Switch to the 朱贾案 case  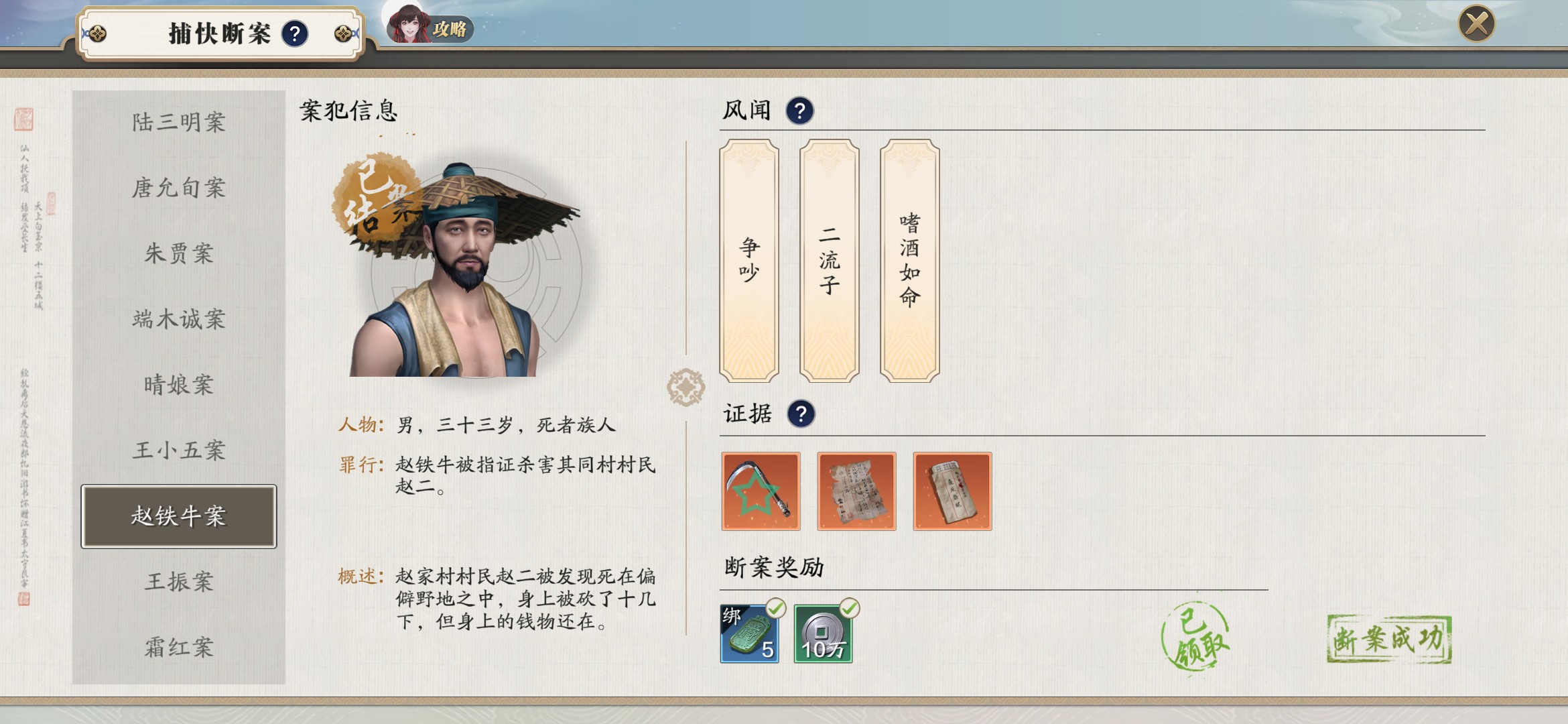click(179, 253)
